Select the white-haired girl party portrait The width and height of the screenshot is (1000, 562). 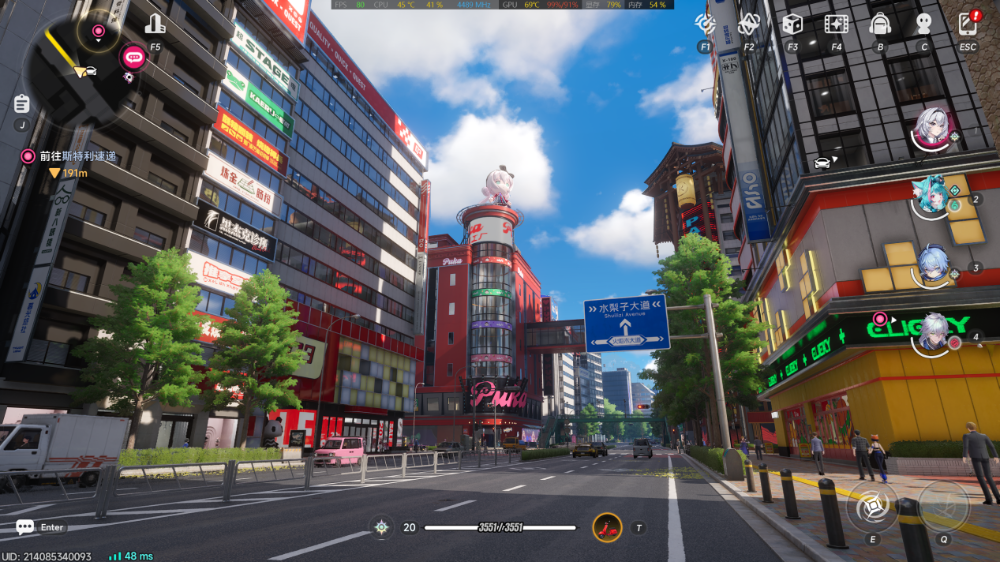point(934,128)
